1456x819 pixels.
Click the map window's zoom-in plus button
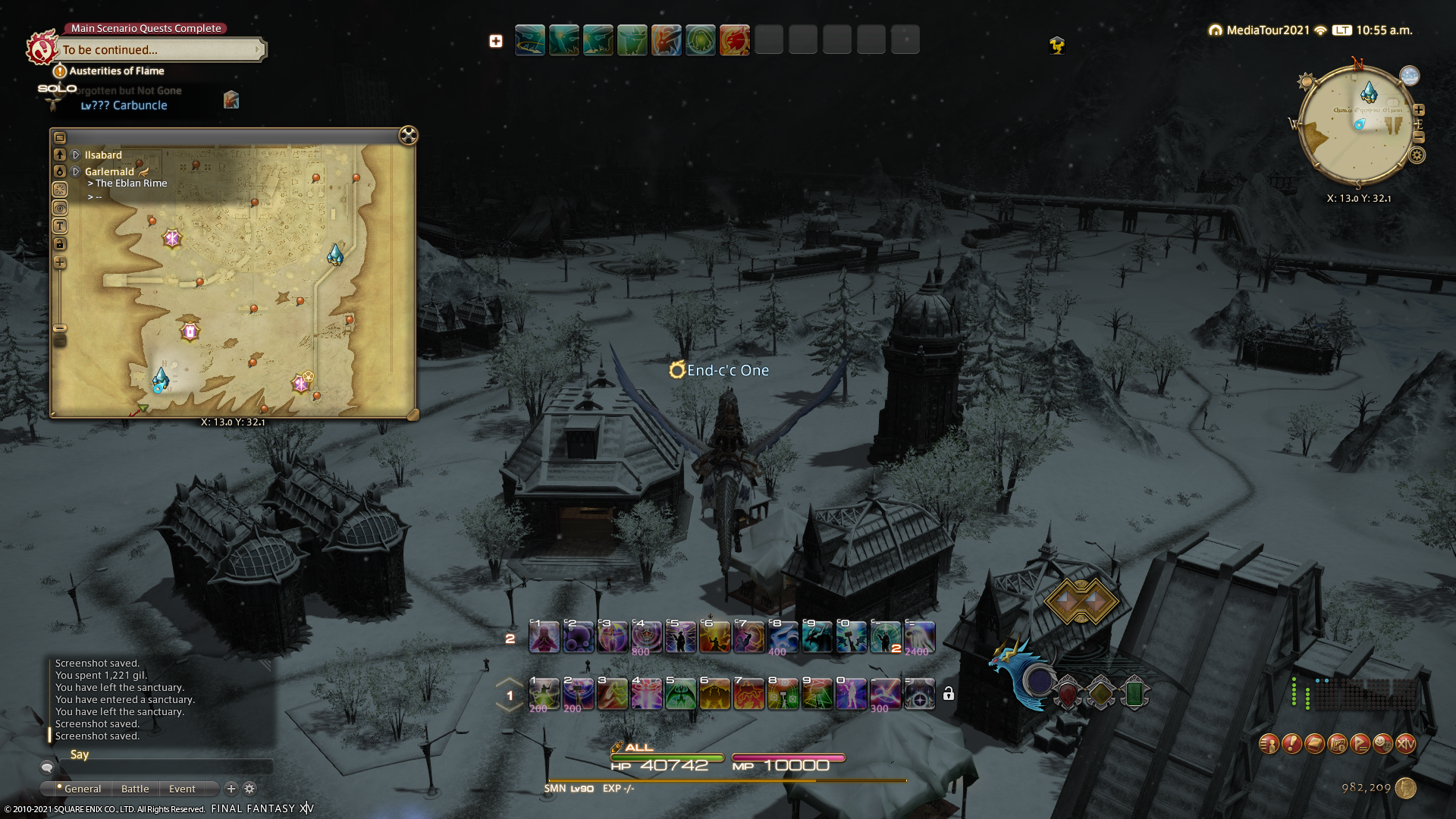pos(60,263)
